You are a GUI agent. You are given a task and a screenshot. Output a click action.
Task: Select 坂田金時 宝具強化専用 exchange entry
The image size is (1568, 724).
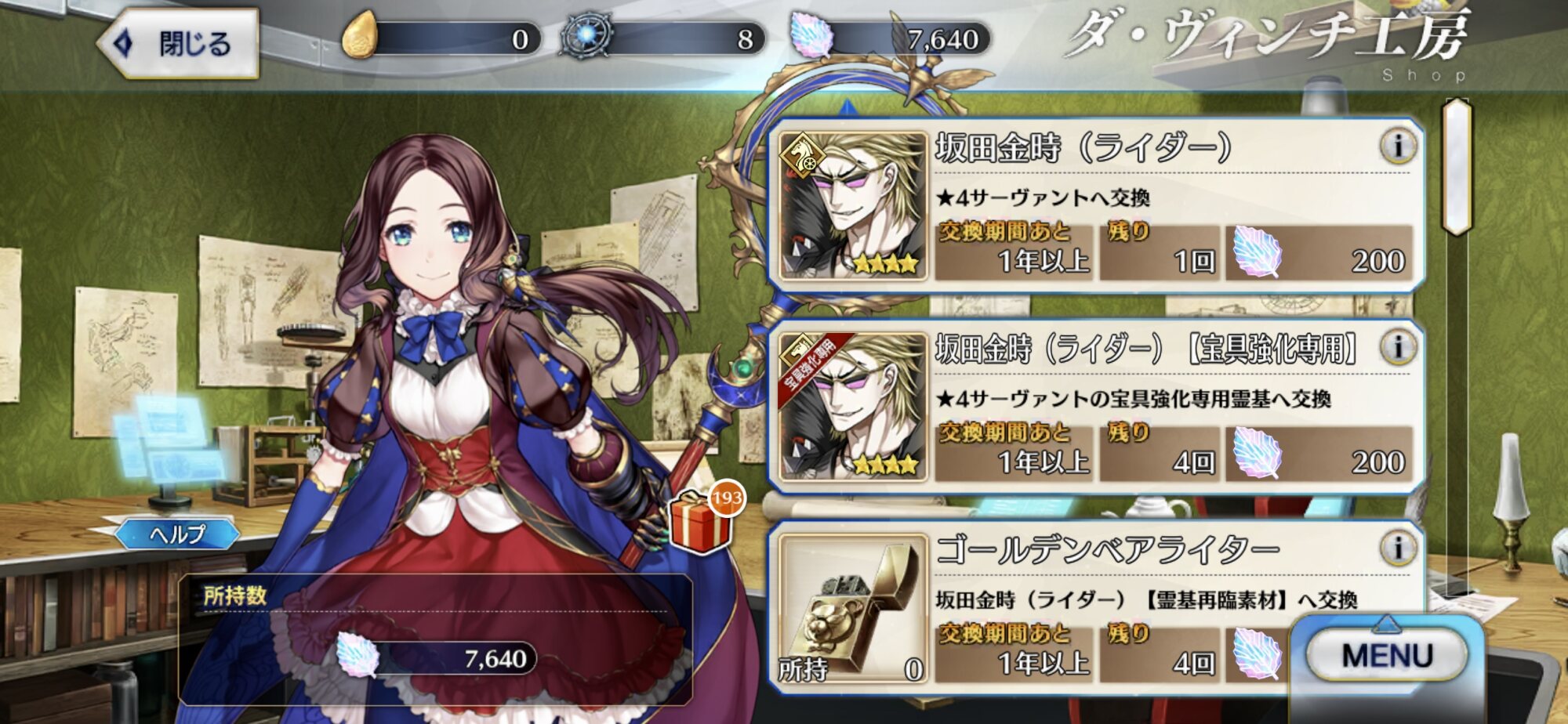1096,407
